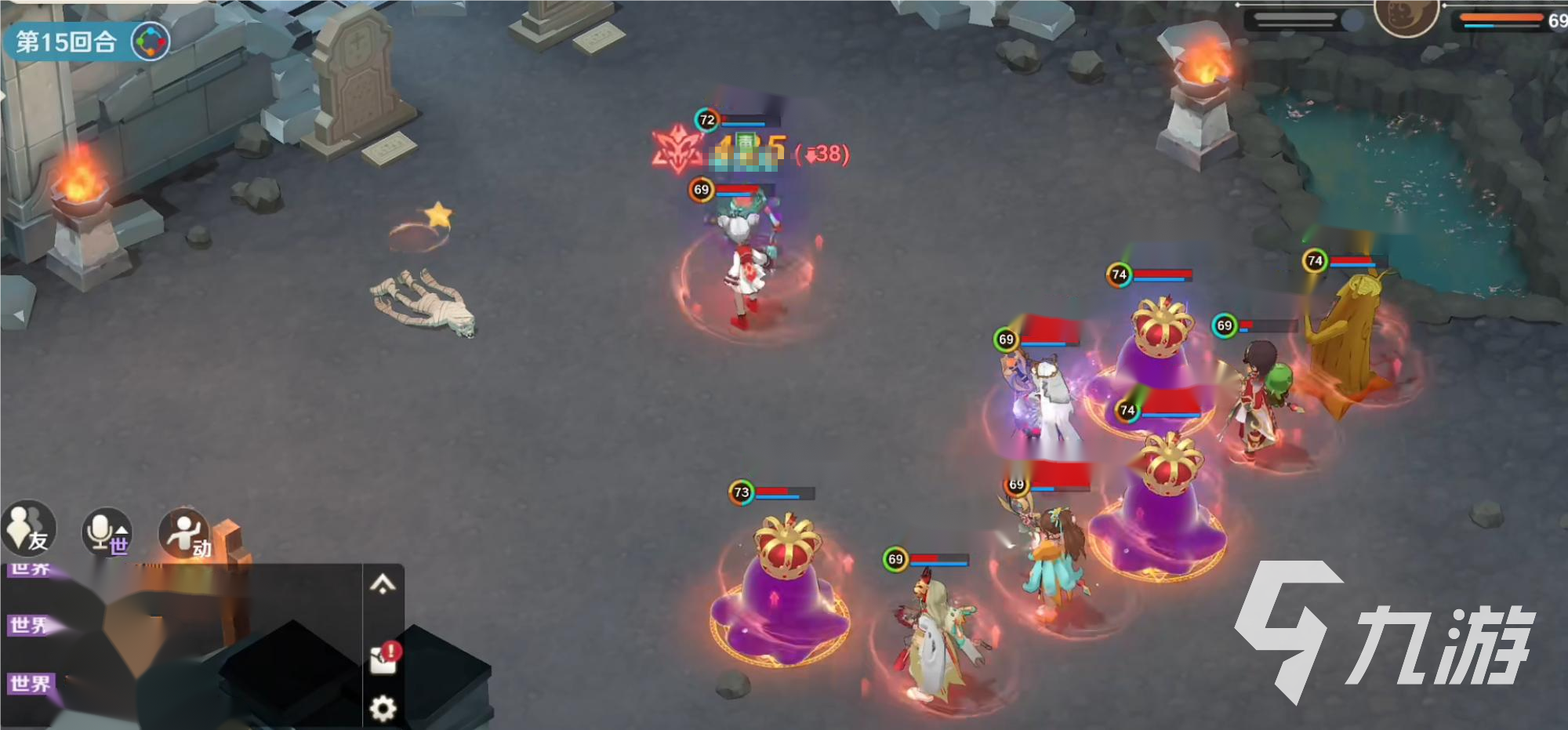Image resolution: width=1568 pixels, height=730 pixels.
Task: Open the element counter wheel icon
Action: coord(150,42)
